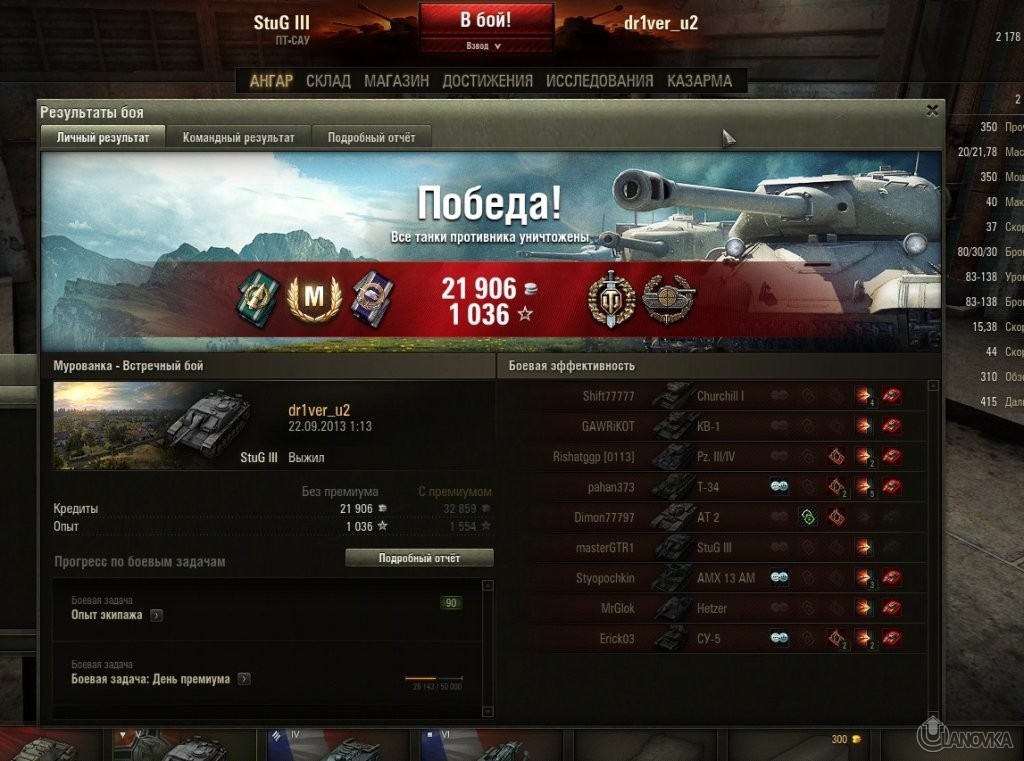Screen dimensions: 1024x761
Task: Close the battle results window
Action: (x=932, y=111)
